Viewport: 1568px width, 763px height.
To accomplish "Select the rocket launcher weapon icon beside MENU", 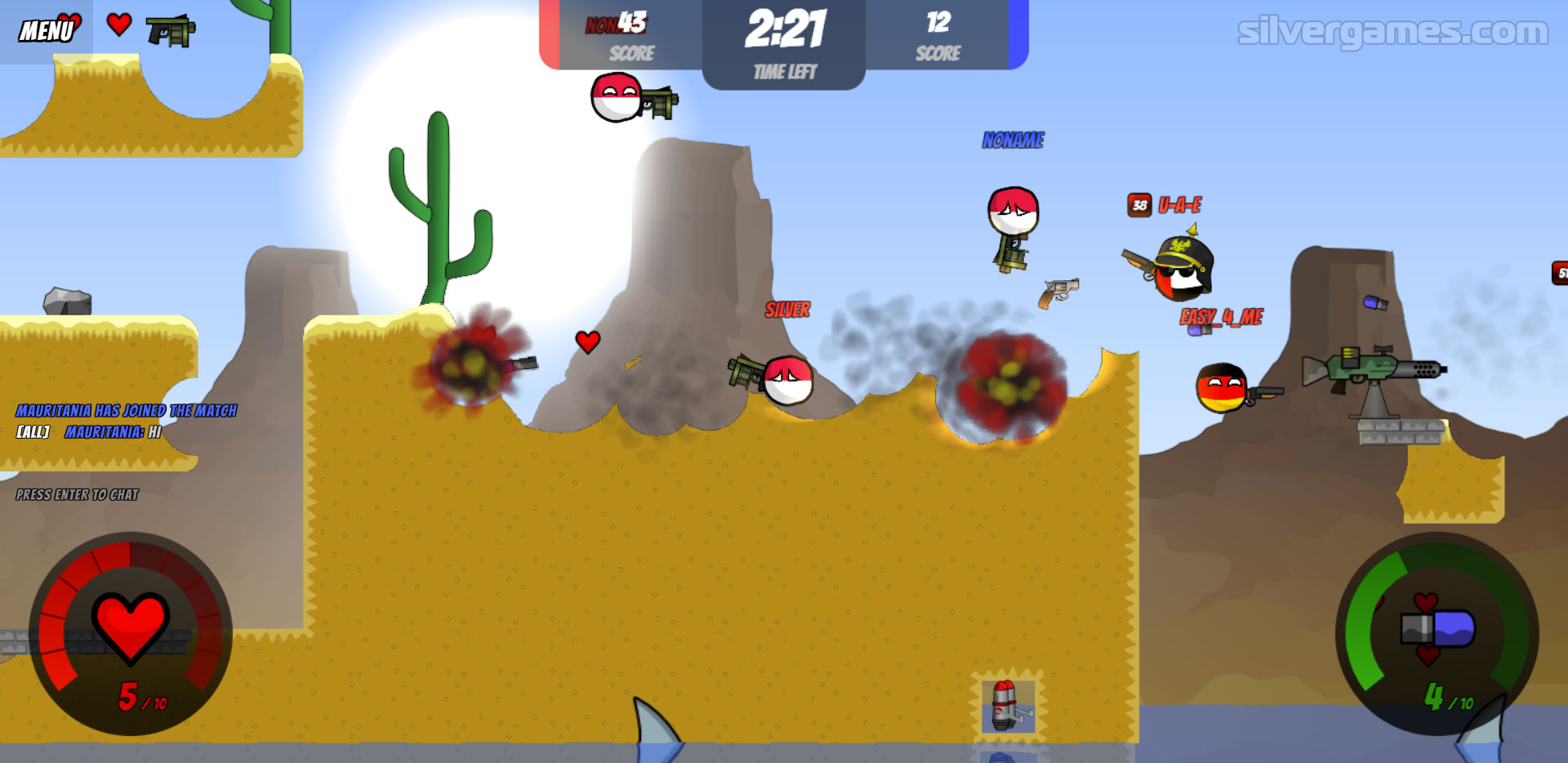I will coord(170,31).
